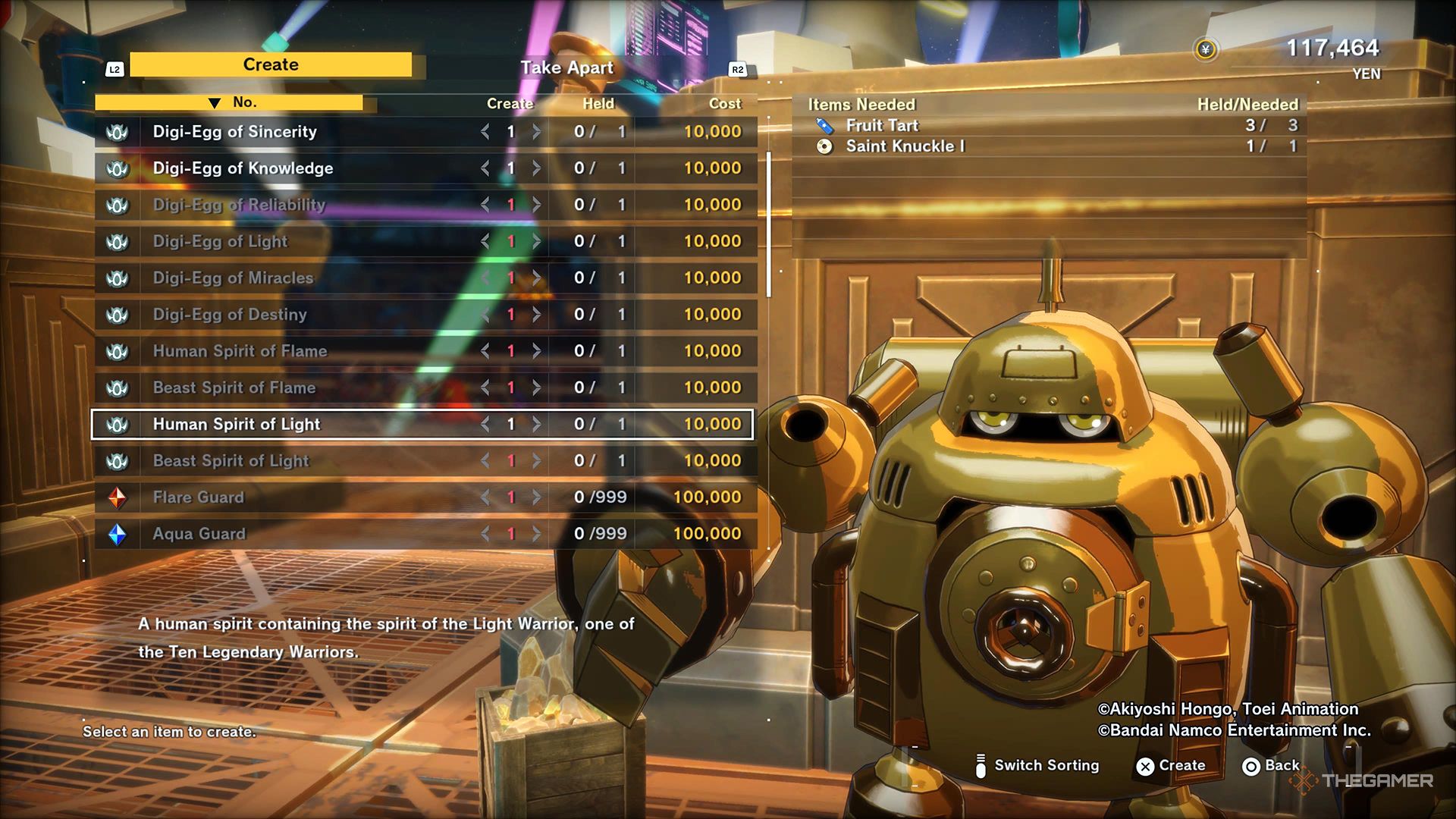Viewport: 1456px width, 819px height.
Task: Pick Beast Spirit of Light from the list
Action: pos(231,461)
